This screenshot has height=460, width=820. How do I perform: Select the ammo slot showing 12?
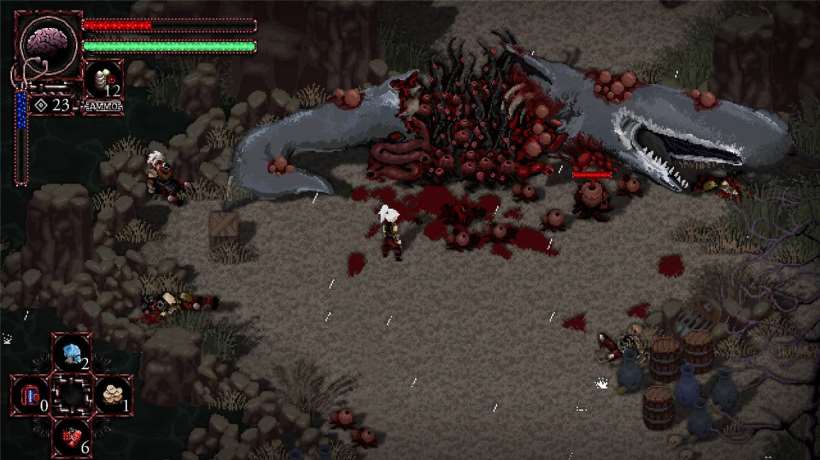[102, 80]
